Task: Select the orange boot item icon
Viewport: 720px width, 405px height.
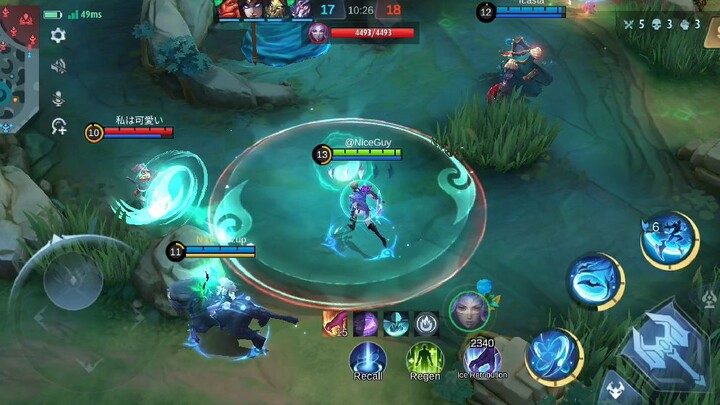Action: tap(334, 324)
